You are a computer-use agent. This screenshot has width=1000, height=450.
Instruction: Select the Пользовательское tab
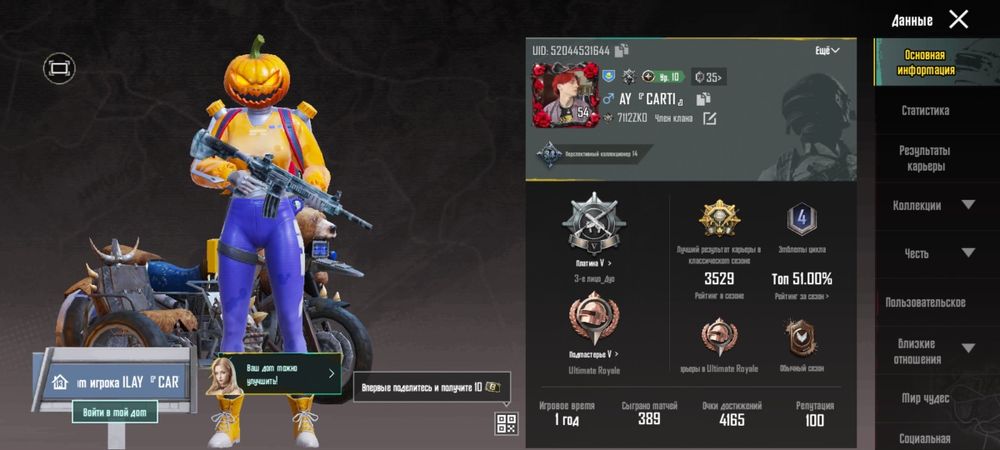coord(925,302)
